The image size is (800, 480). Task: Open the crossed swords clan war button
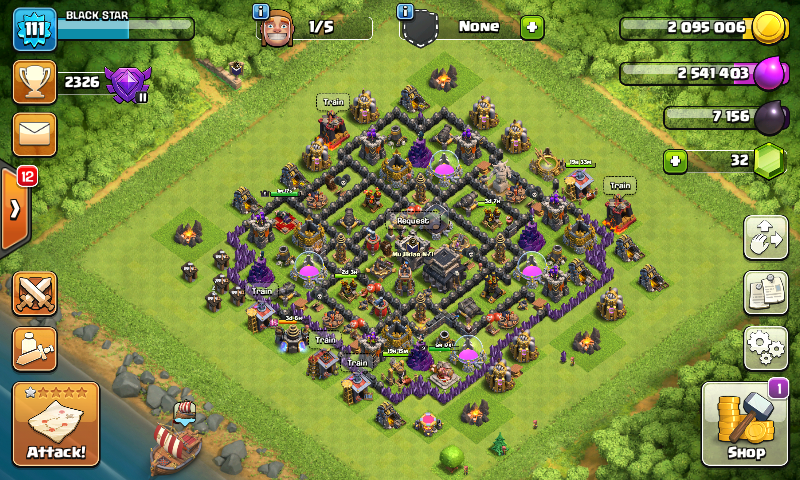coord(34,293)
